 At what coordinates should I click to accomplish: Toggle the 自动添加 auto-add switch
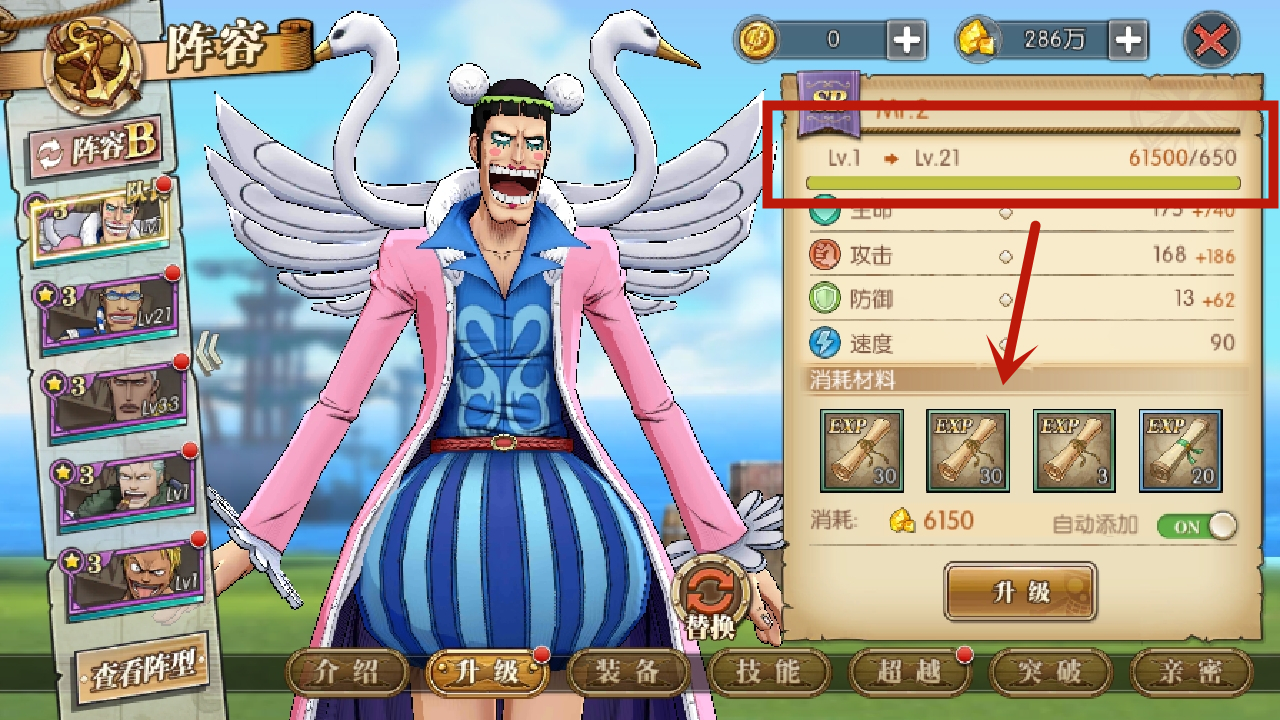pyautogui.click(x=1196, y=526)
